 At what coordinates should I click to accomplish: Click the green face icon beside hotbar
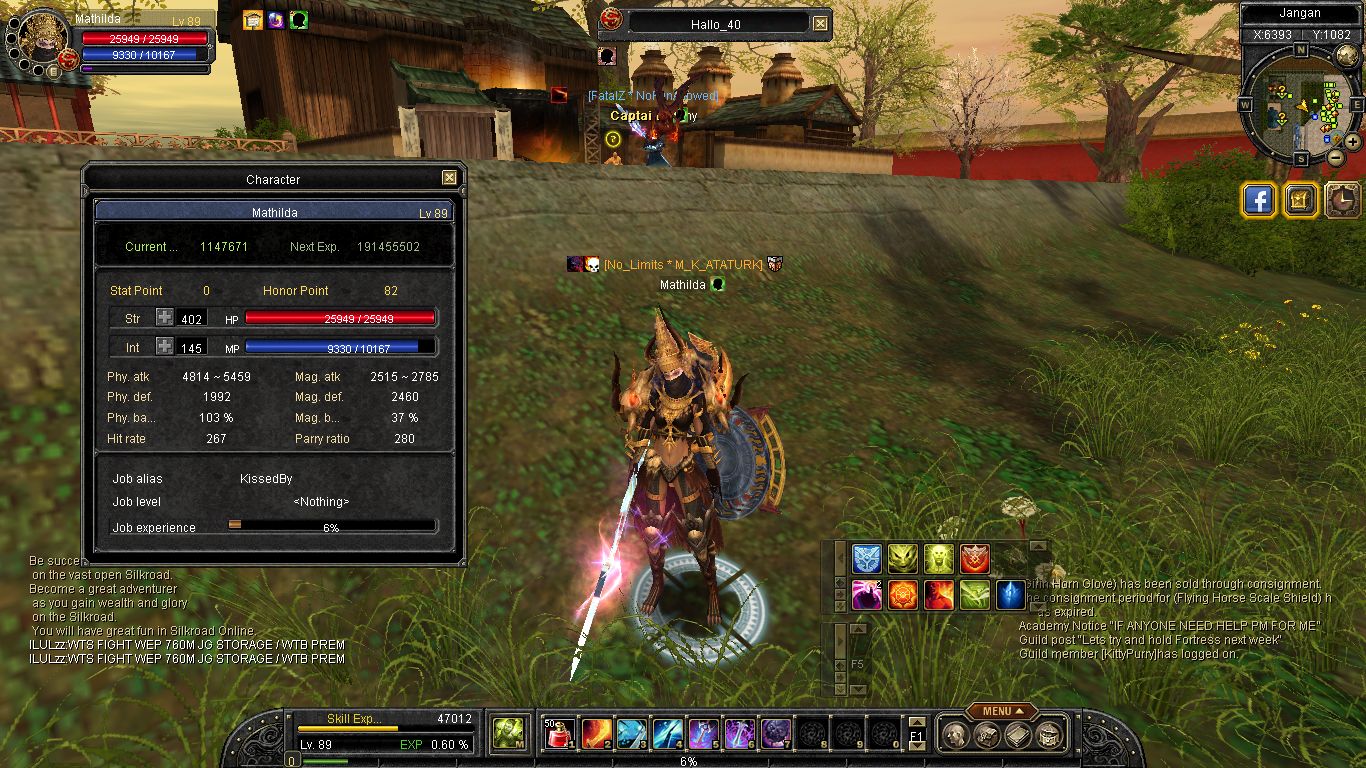pos(508,734)
